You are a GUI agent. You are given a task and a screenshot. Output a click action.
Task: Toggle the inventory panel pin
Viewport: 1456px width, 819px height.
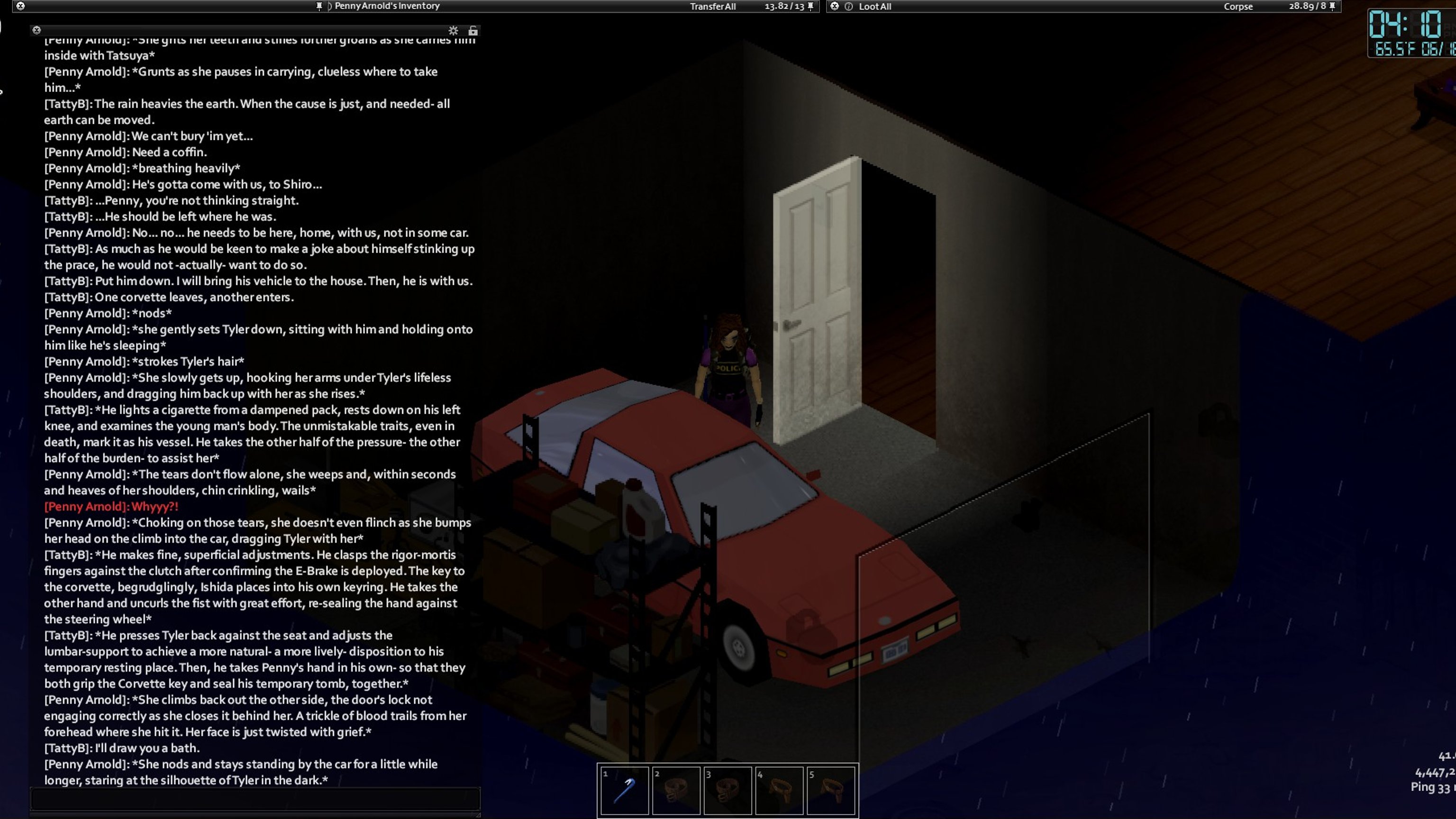pos(810,6)
